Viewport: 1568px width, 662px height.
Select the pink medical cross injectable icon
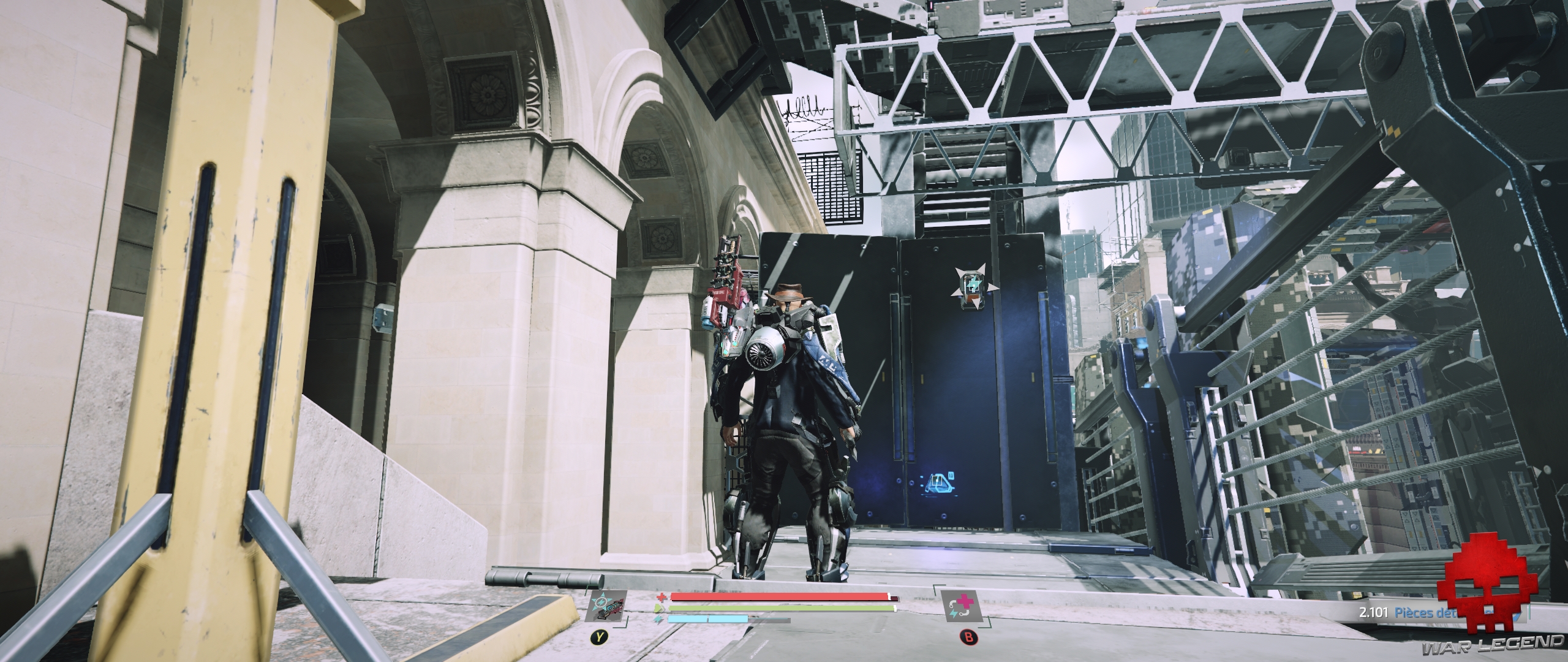pyautogui.click(x=965, y=601)
